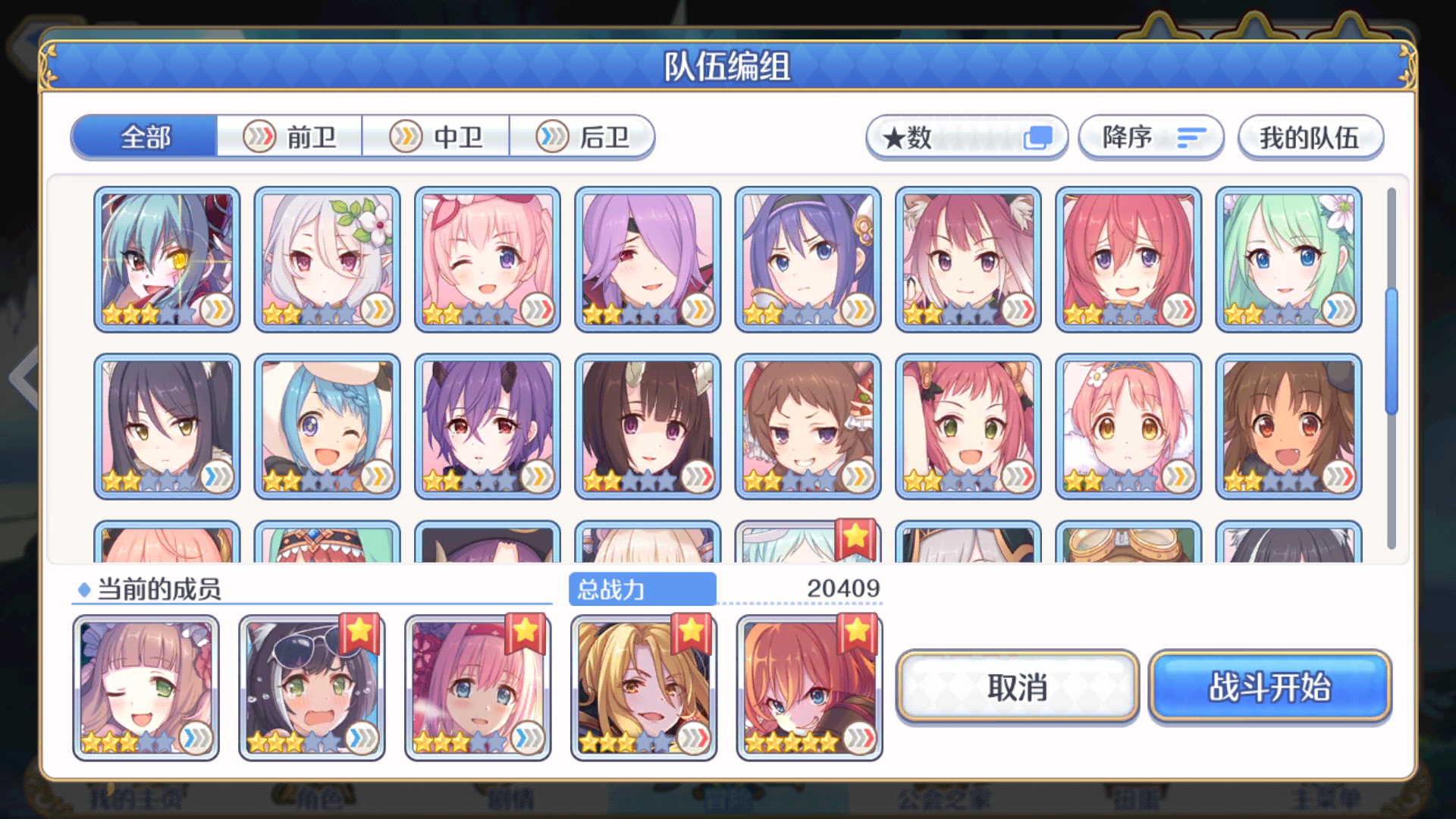The height and width of the screenshot is (819, 1456).
Task: Switch to the 全部 tab
Action: pyautogui.click(x=144, y=137)
